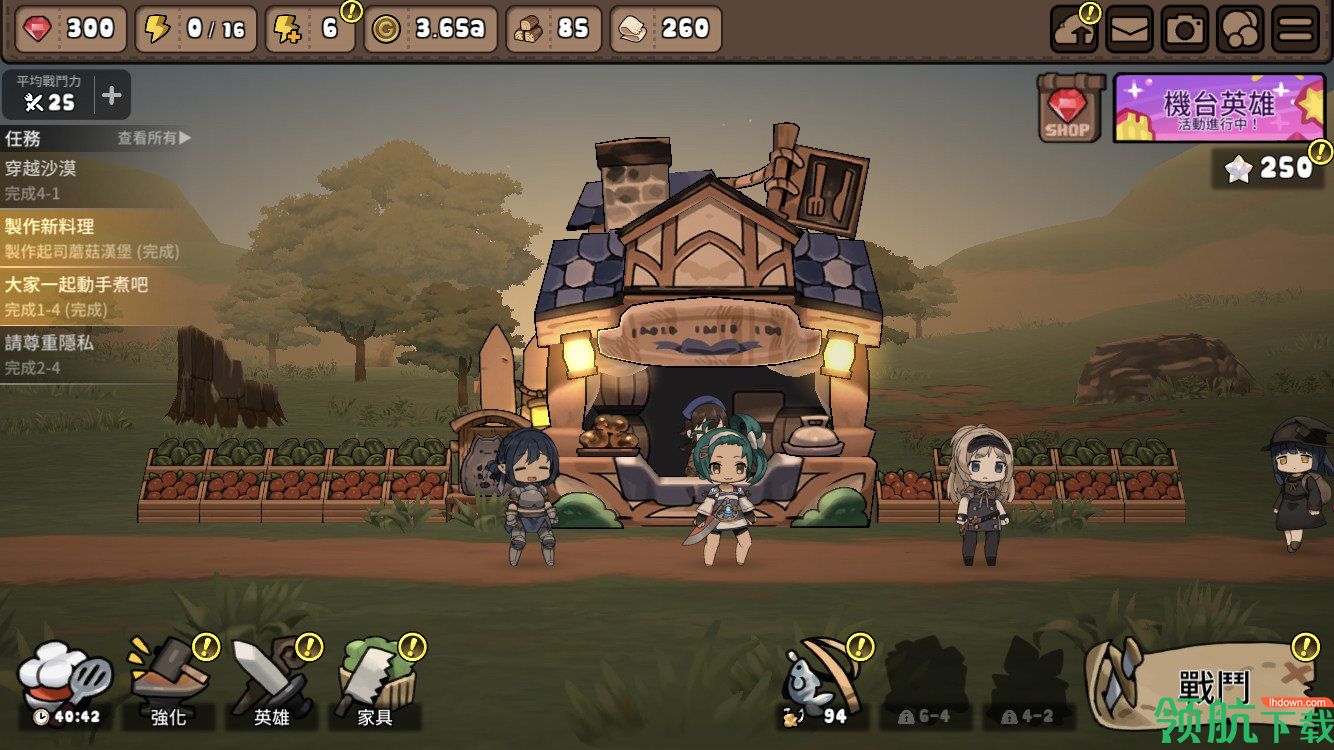The width and height of the screenshot is (1334, 750).
Task: Select the 穿越沙漠 quest entry
Action: tap(92, 179)
